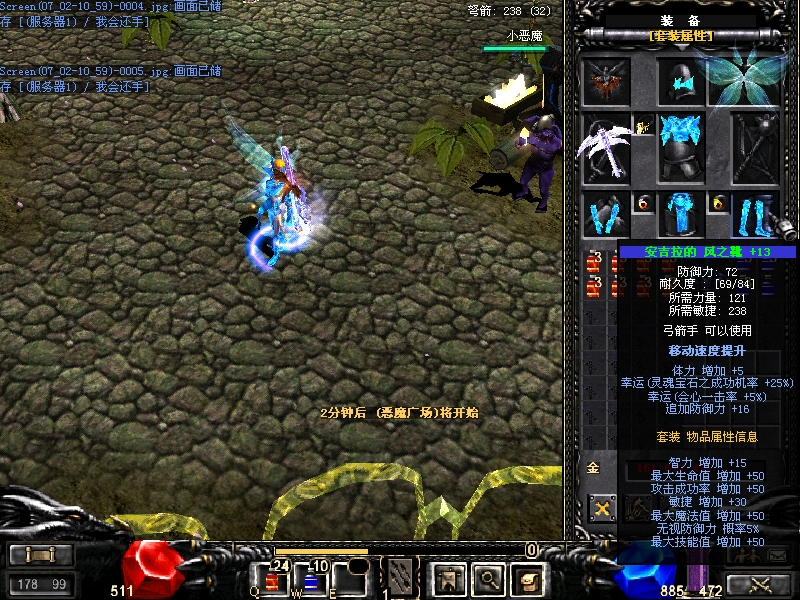
Task: Click the active skill icon on the bottom bar
Action: (401, 577)
